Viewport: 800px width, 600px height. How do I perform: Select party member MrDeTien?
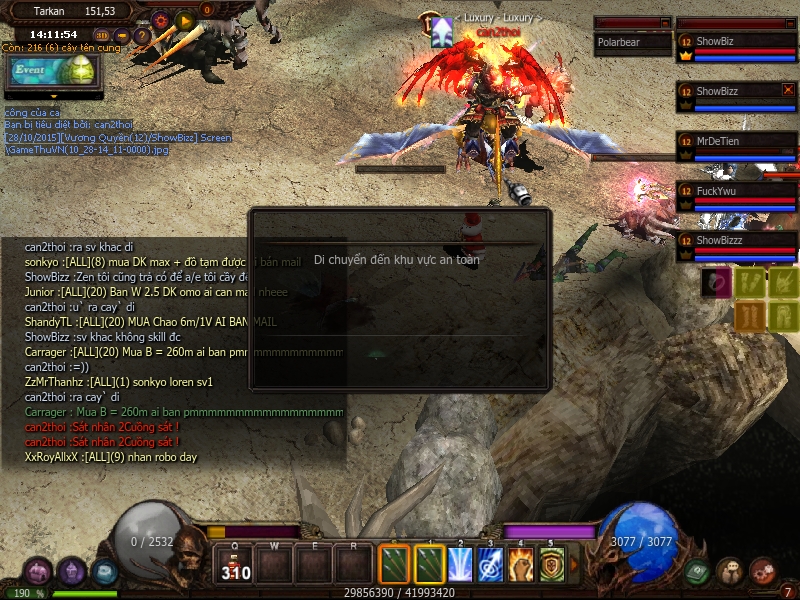(x=736, y=142)
